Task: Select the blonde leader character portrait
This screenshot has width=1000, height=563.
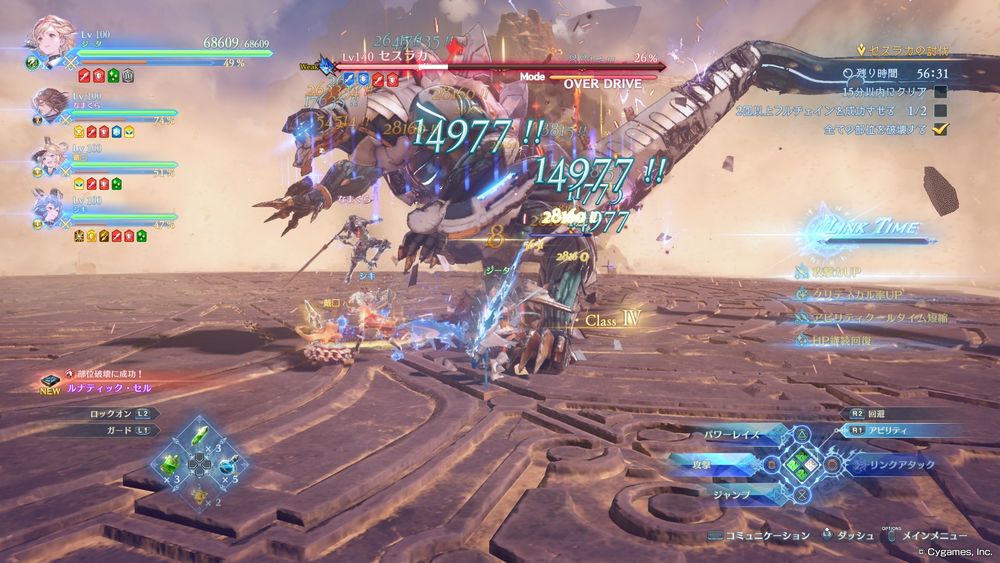Action: [x=46, y=38]
